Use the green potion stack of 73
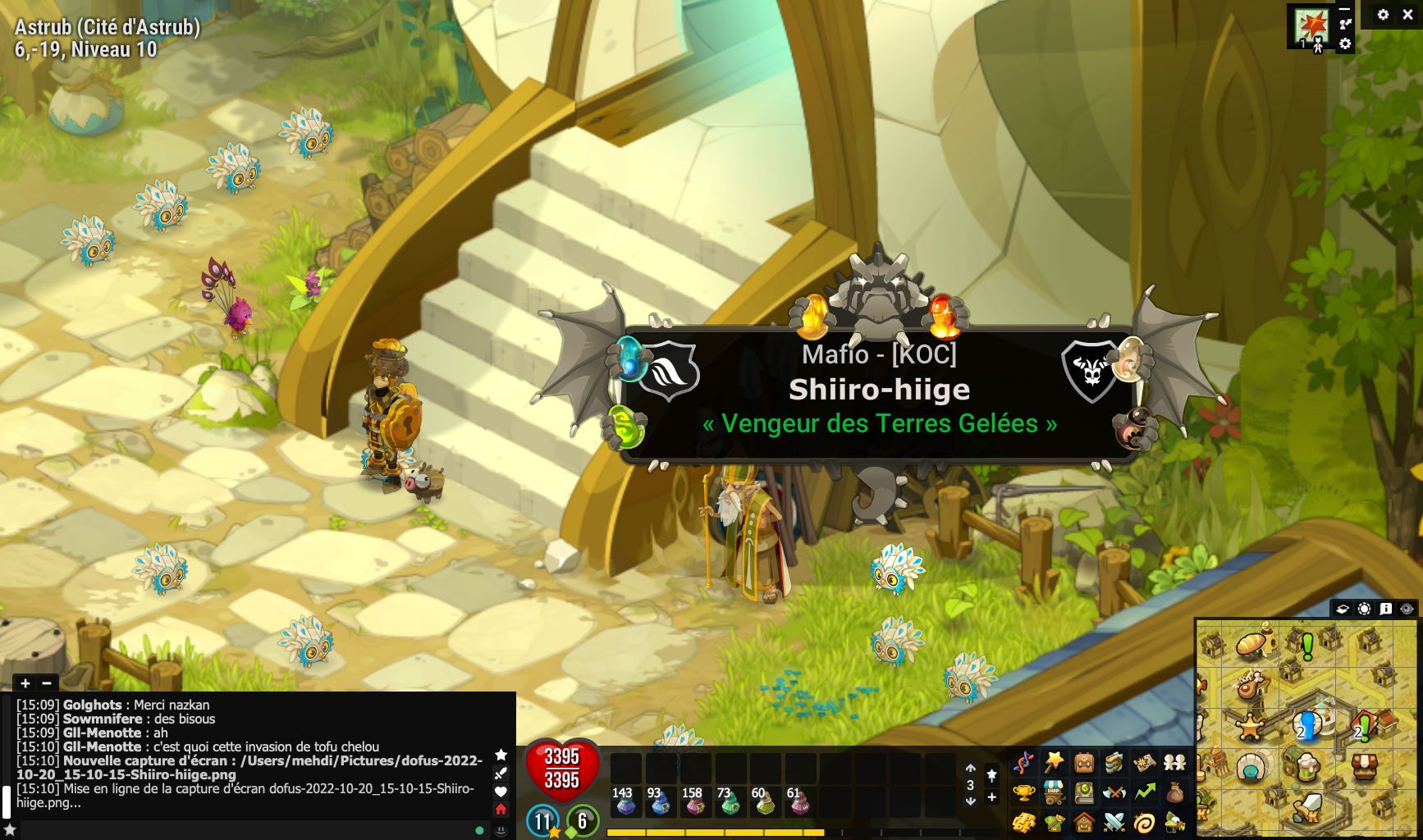The image size is (1423, 840). point(728,801)
